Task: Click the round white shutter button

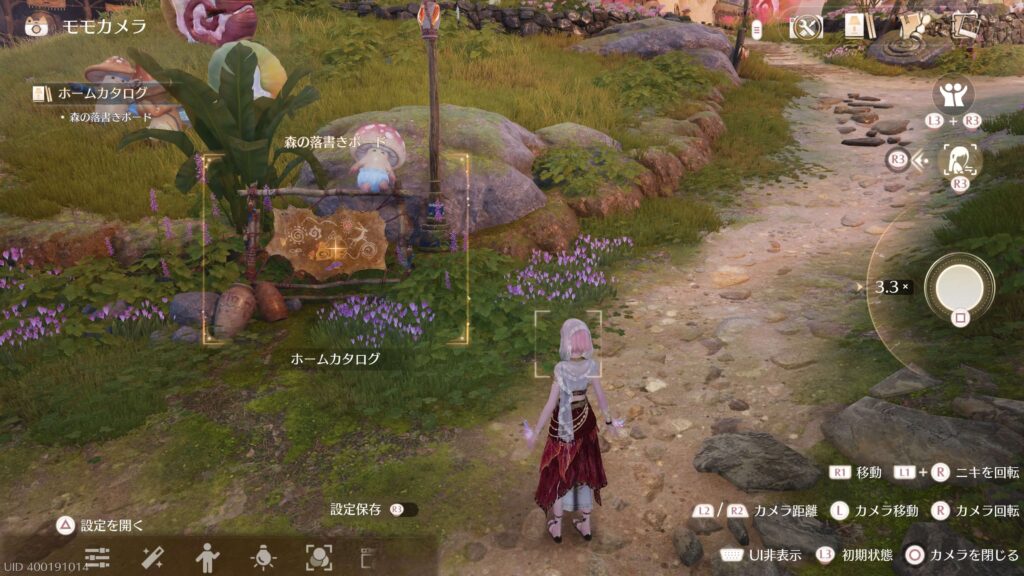Action: pos(959,287)
